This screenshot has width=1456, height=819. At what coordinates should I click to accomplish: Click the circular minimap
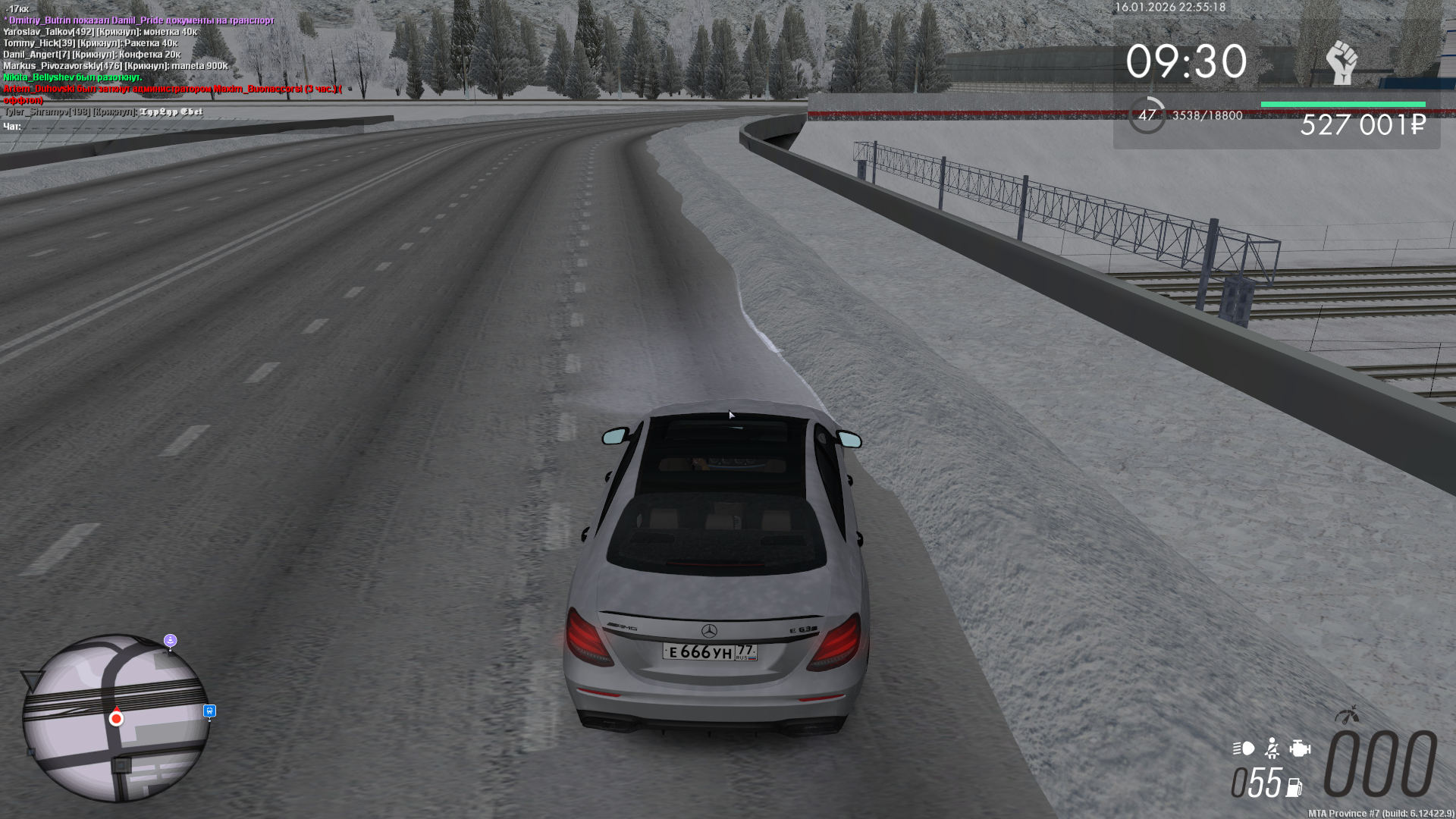click(x=115, y=717)
